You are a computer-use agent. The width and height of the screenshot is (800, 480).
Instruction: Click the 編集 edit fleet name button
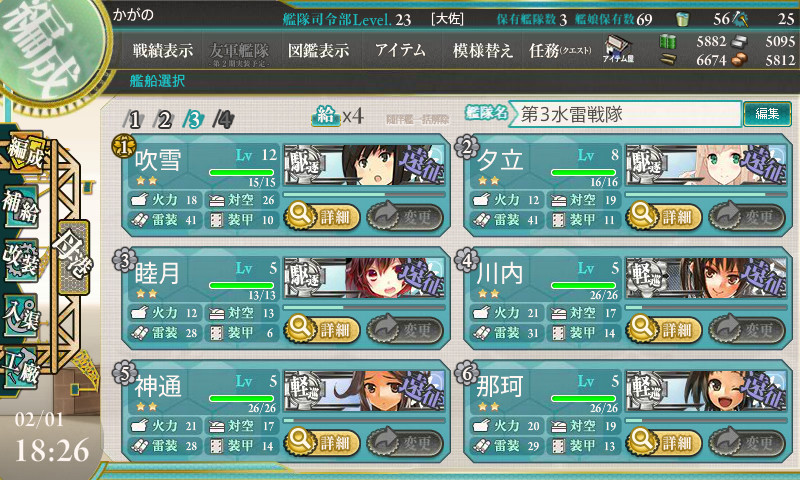point(767,114)
